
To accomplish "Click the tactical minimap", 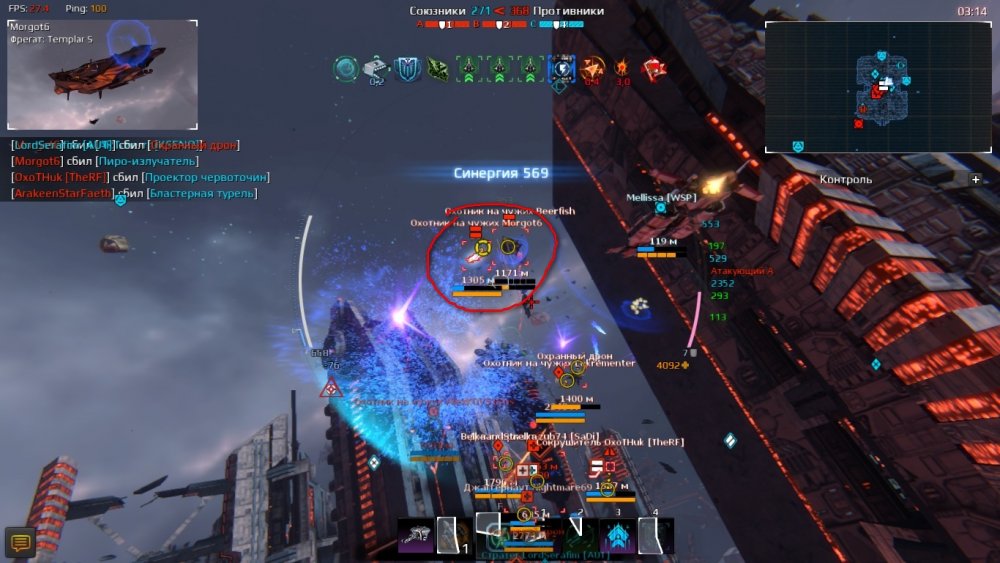I will [x=877, y=87].
